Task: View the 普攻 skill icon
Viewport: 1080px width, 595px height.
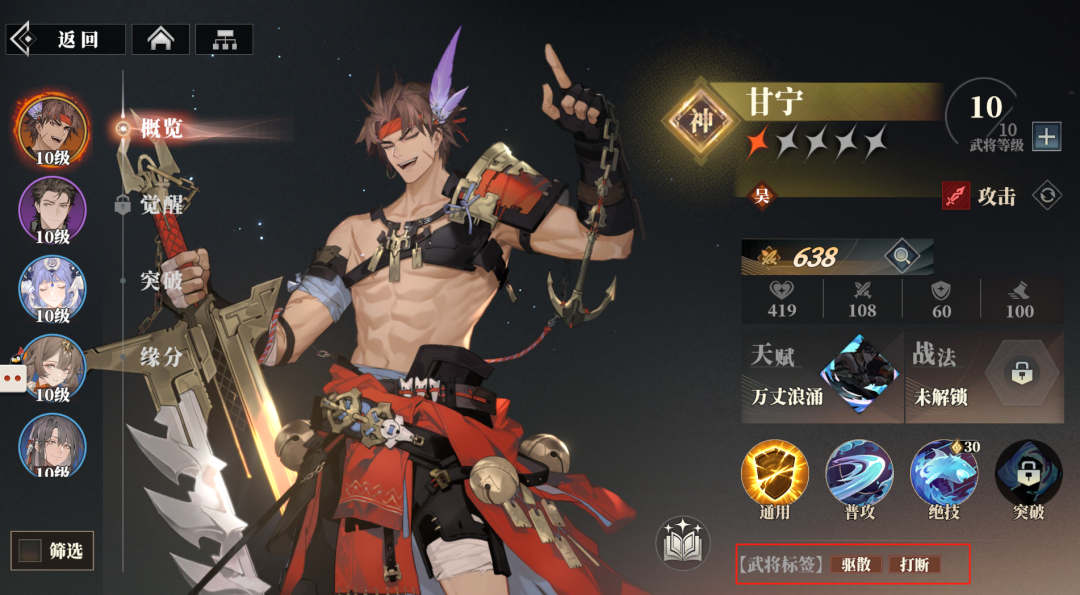Action: tap(859, 476)
